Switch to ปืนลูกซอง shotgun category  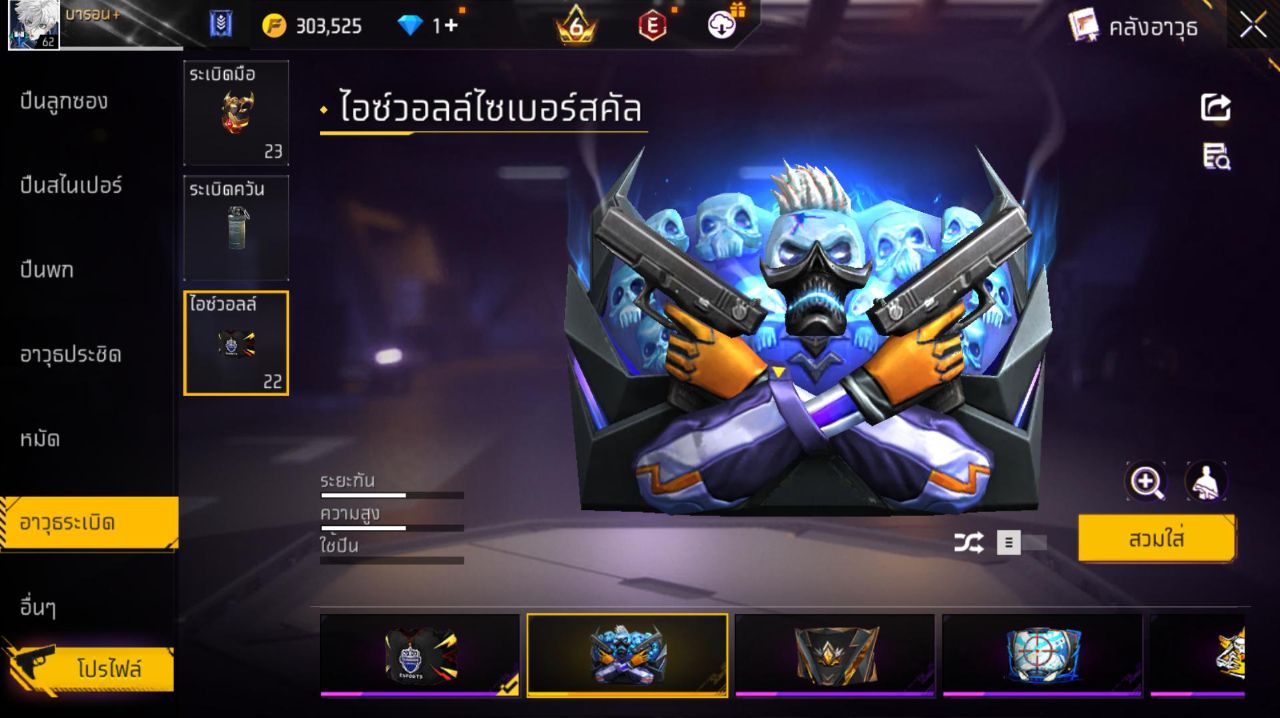[64, 101]
